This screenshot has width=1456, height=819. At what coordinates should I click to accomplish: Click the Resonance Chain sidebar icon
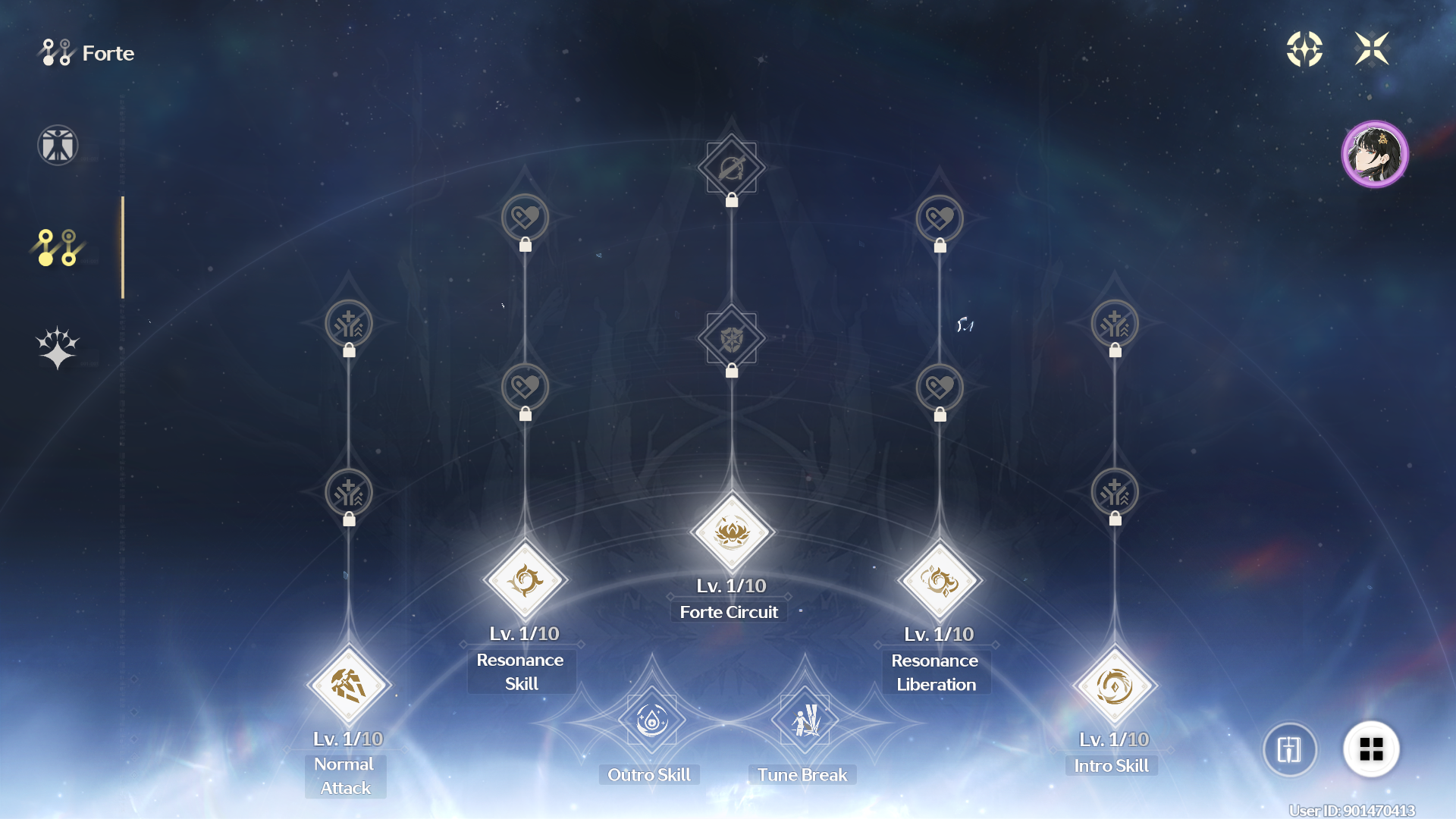click(57, 347)
